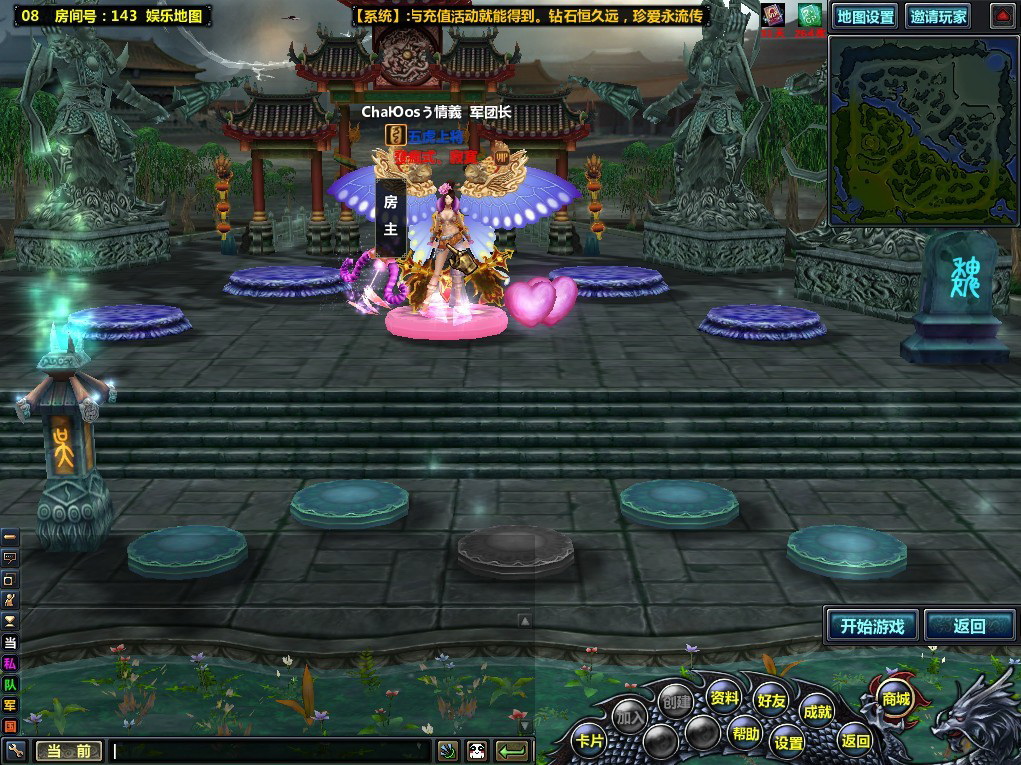This screenshot has width=1021, height=765.
Task: Invite players with the 邀请玩家 button
Action: tap(938, 16)
